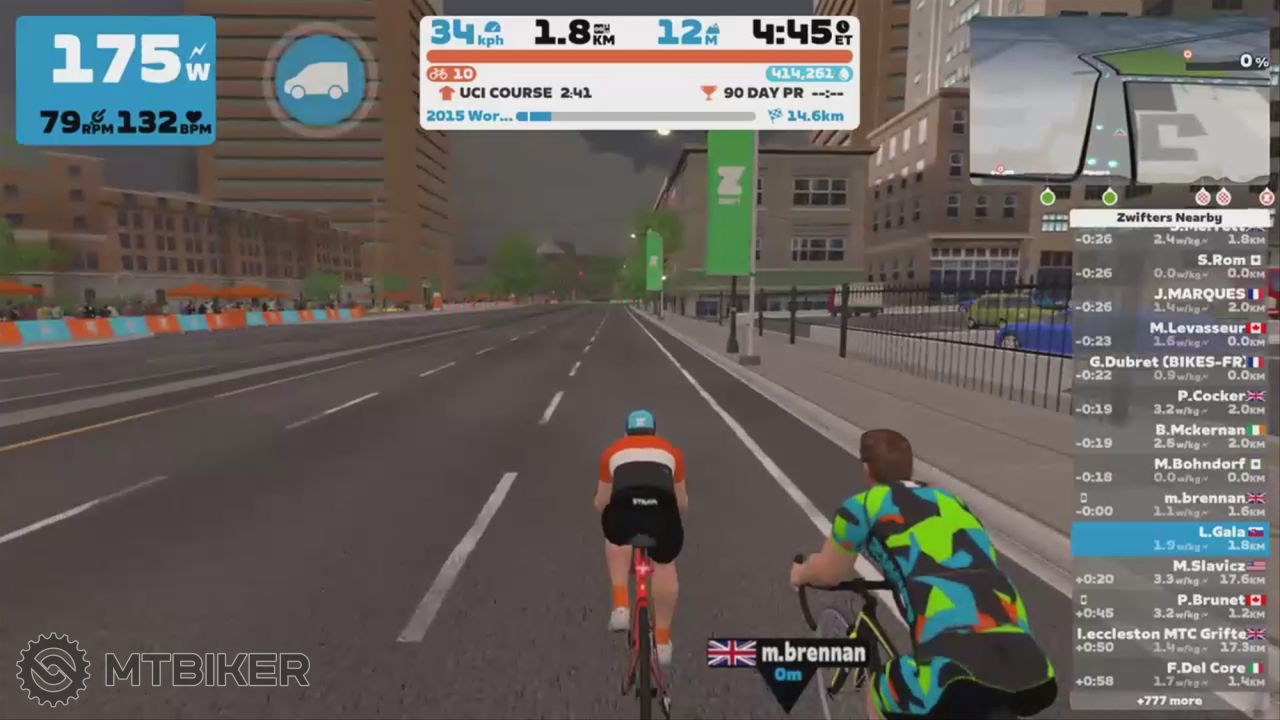Open M.Levasseur's row in nearby riders
The image size is (1280, 720).
pos(1170,334)
